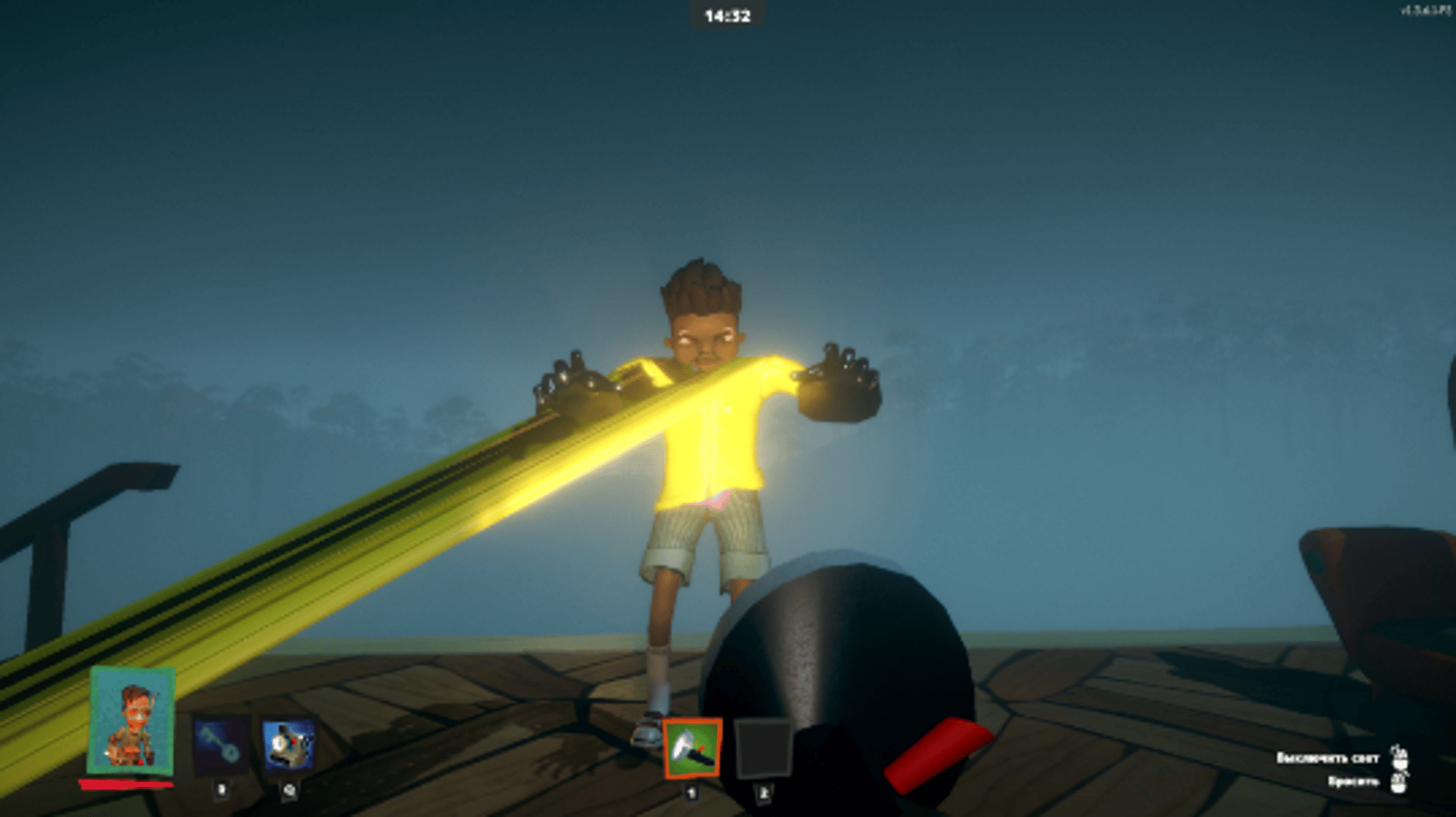The height and width of the screenshot is (817, 1456).
Task: Use the camera gadget ability icon
Action: [289, 745]
